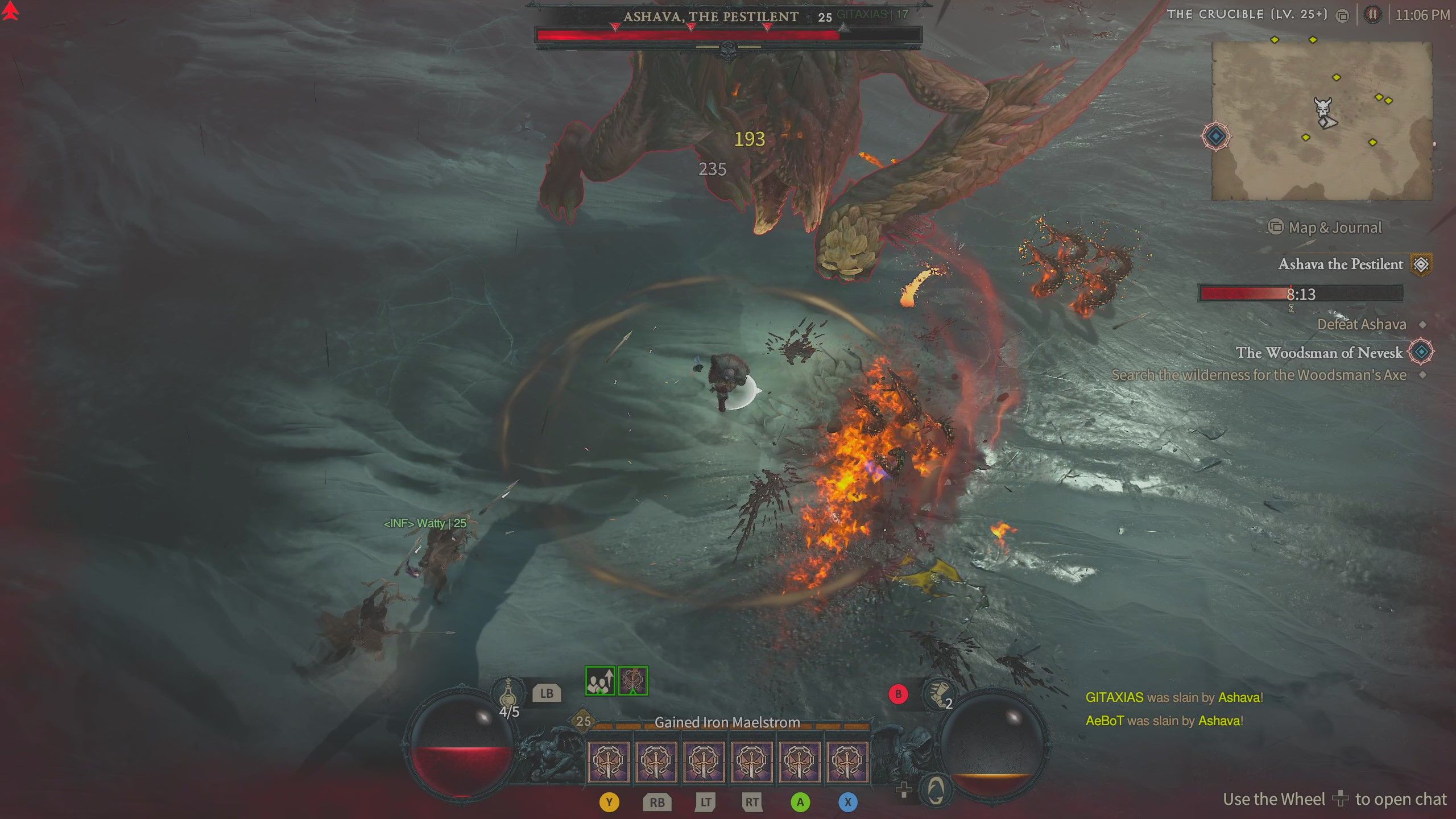Activate the Iron Maelstrom skill bound to X

848,762
